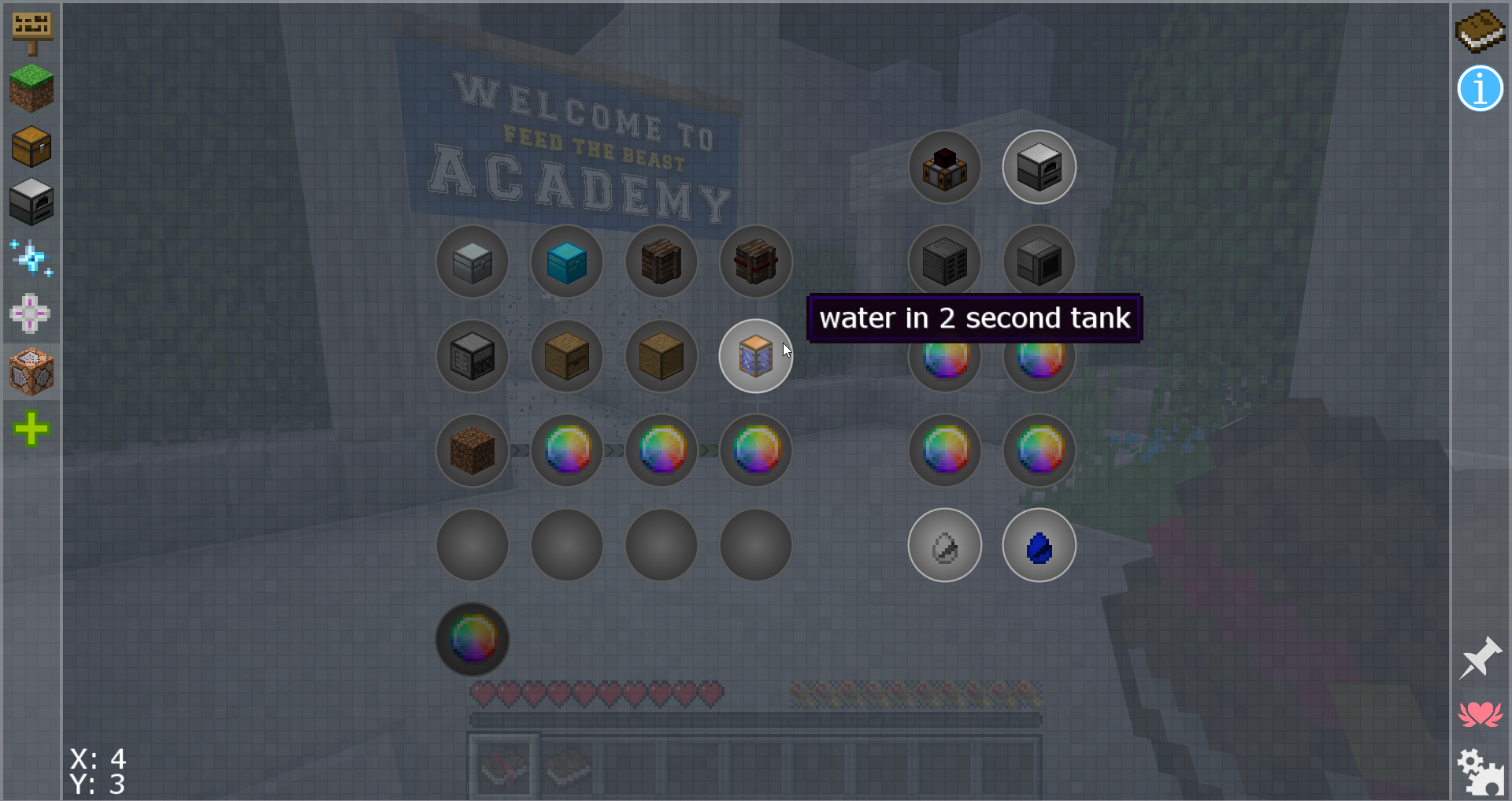Image resolution: width=1512 pixels, height=801 pixels.
Task: Toggle the pushpin icon
Action: 1480,657
